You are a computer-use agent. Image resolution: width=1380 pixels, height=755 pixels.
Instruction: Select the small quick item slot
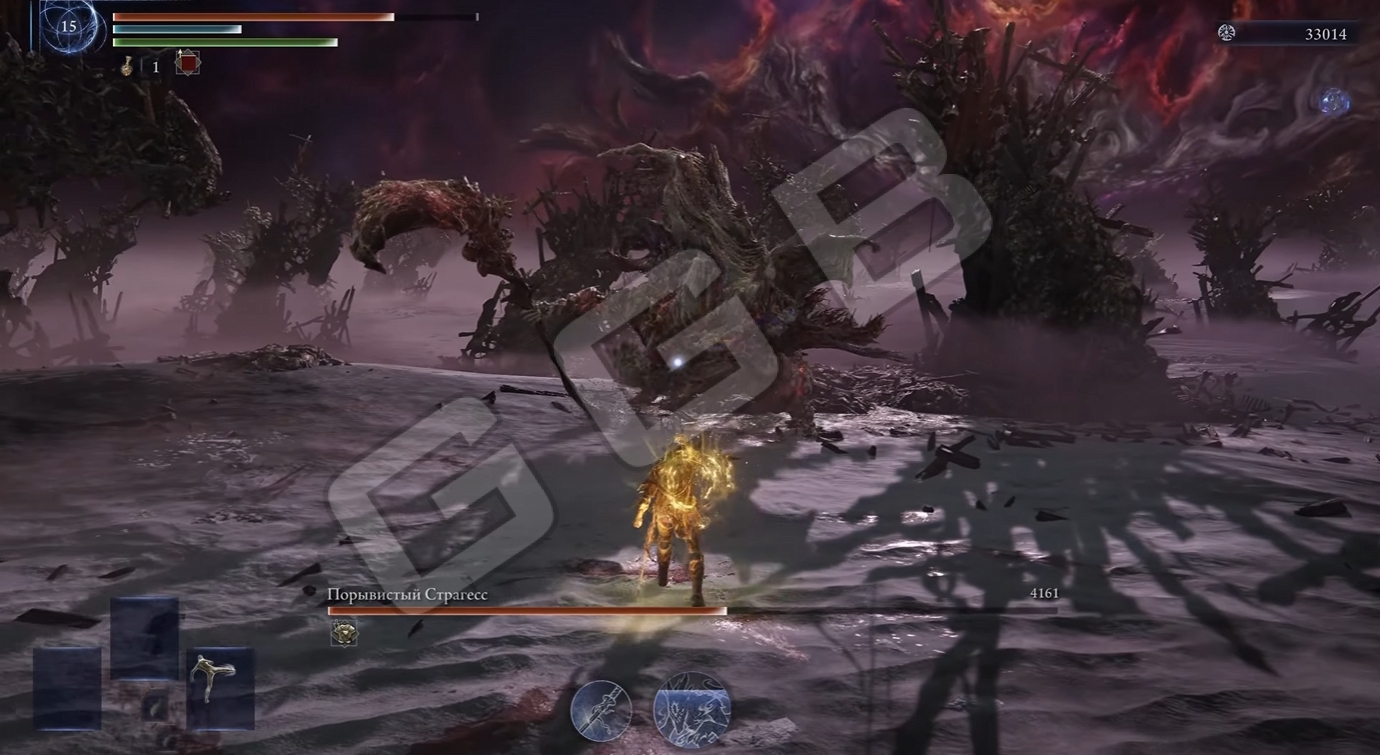pos(155,706)
